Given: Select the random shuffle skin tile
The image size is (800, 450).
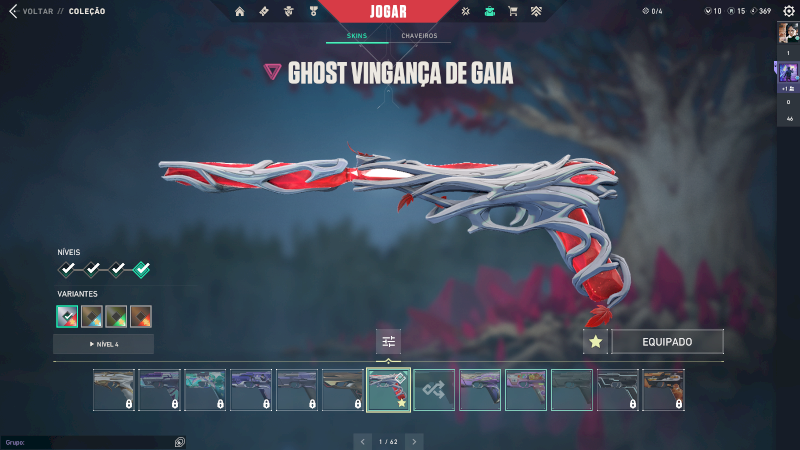Looking at the screenshot, I should click(x=434, y=390).
